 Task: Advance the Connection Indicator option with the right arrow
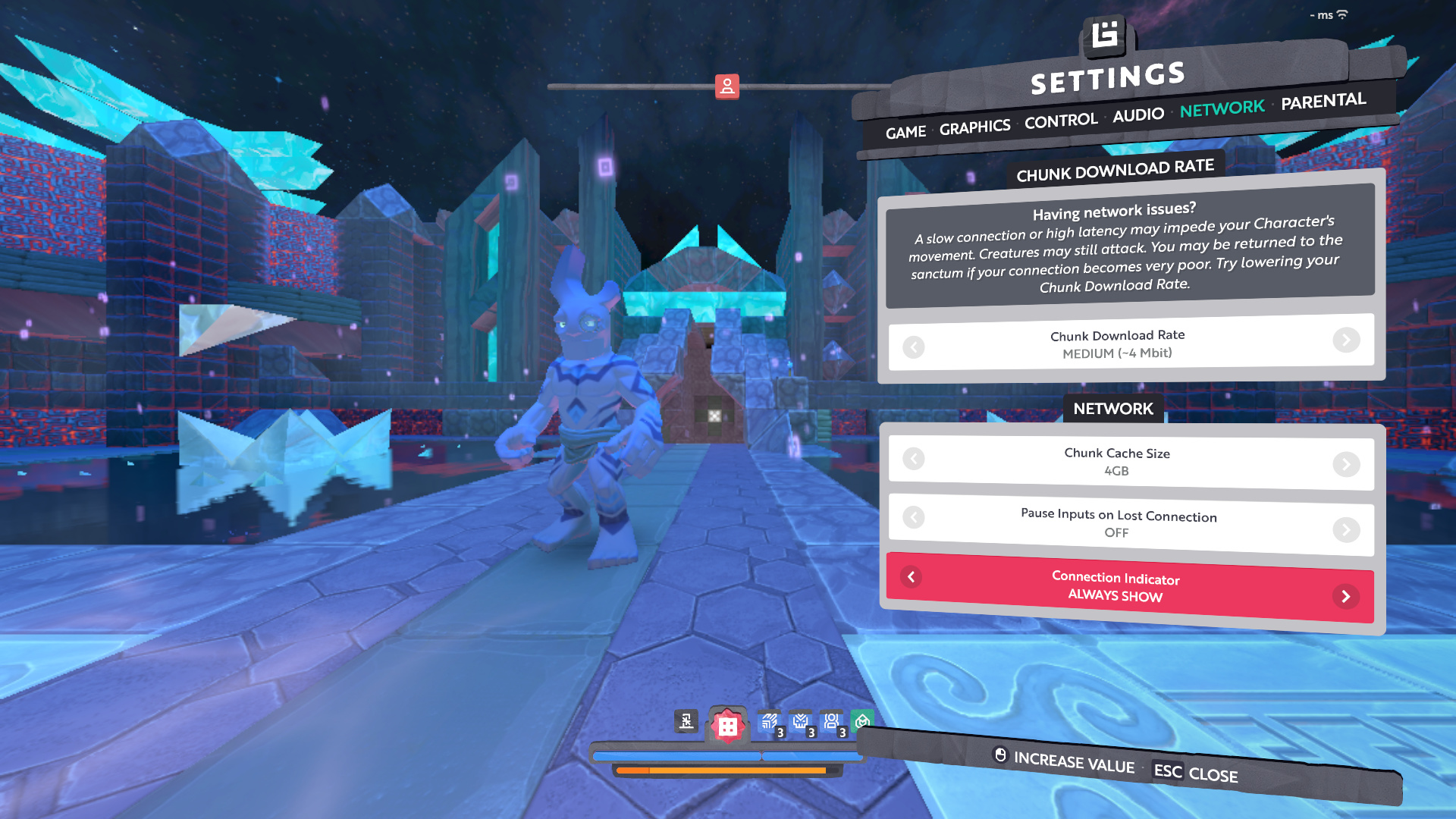tap(1345, 597)
